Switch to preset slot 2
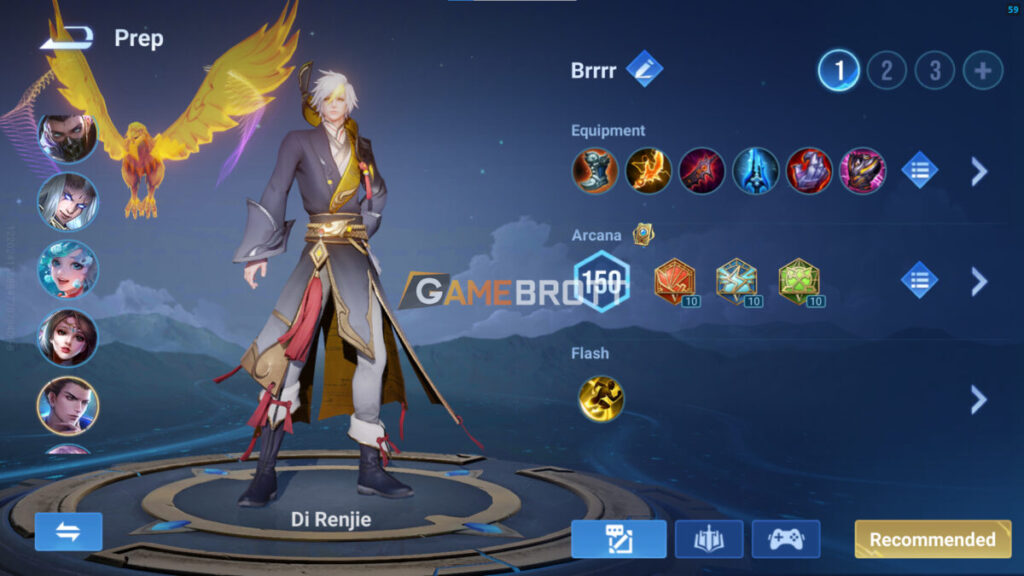This screenshot has height=576, width=1024. point(886,70)
